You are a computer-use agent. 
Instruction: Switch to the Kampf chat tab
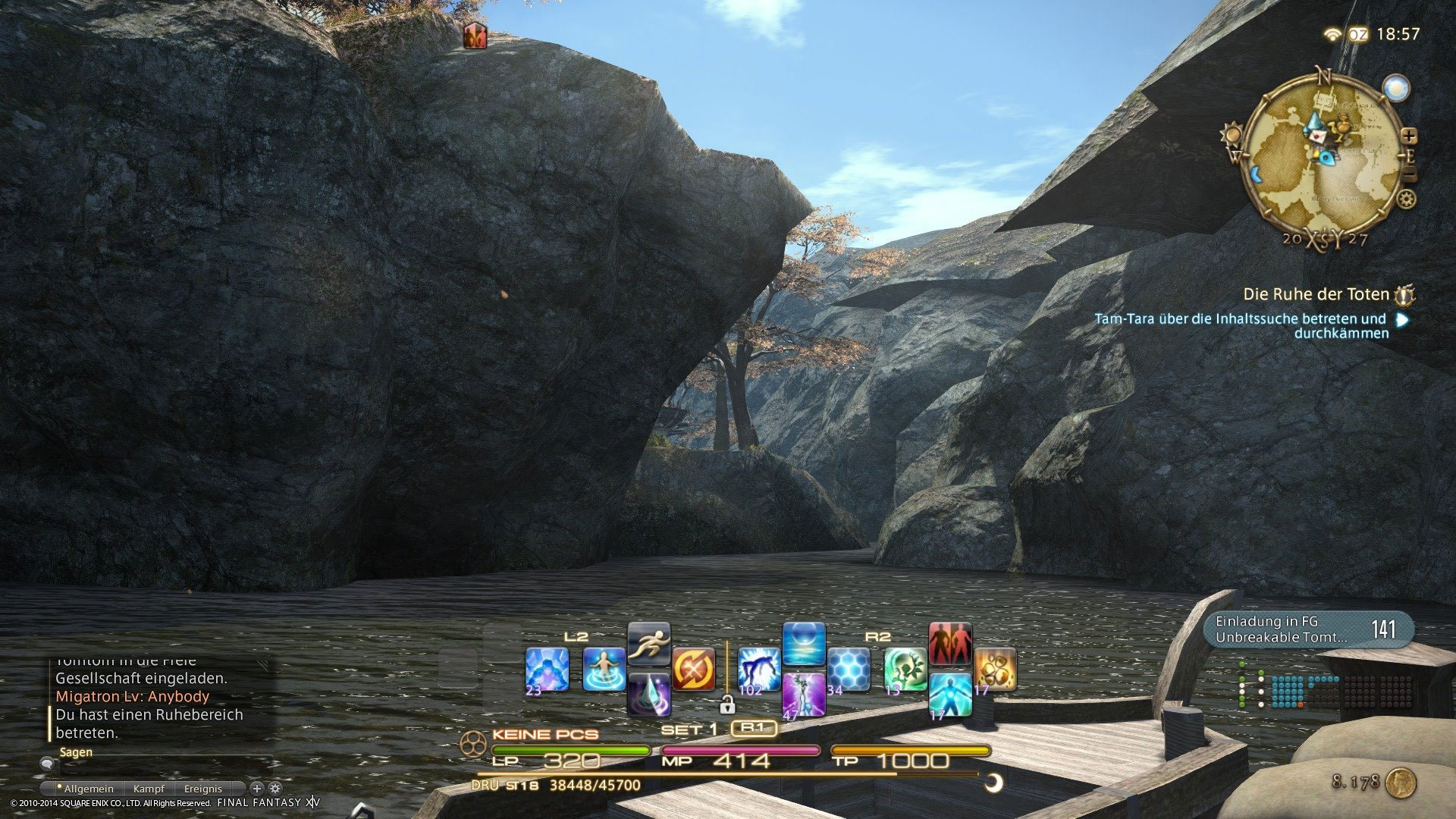tap(149, 789)
